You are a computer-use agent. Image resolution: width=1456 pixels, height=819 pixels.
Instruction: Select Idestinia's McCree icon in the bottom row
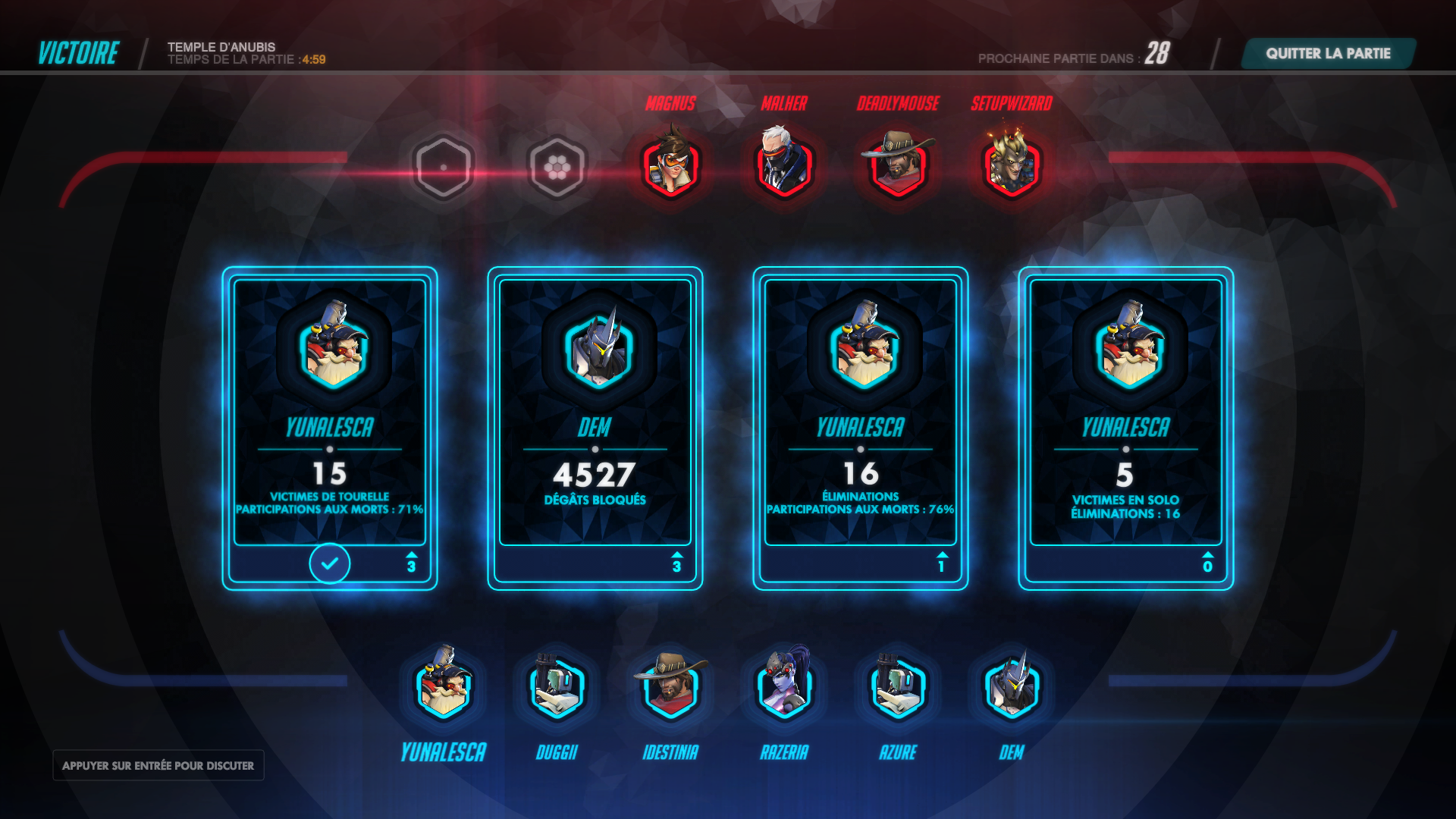[x=670, y=692]
